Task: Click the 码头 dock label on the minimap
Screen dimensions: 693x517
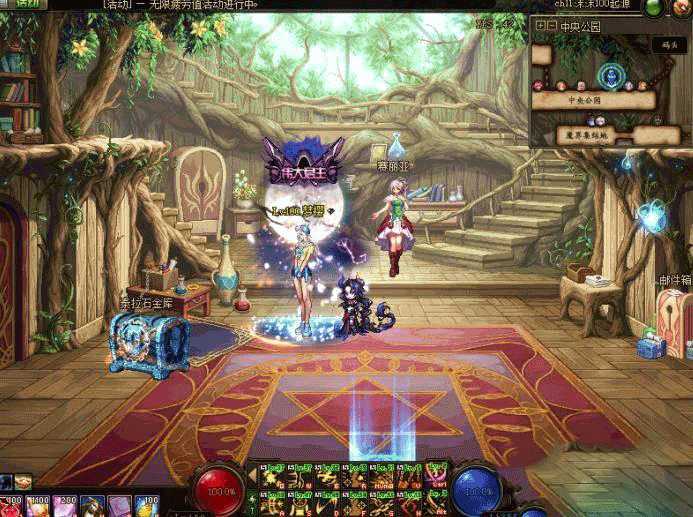Action: tap(668, 44)
